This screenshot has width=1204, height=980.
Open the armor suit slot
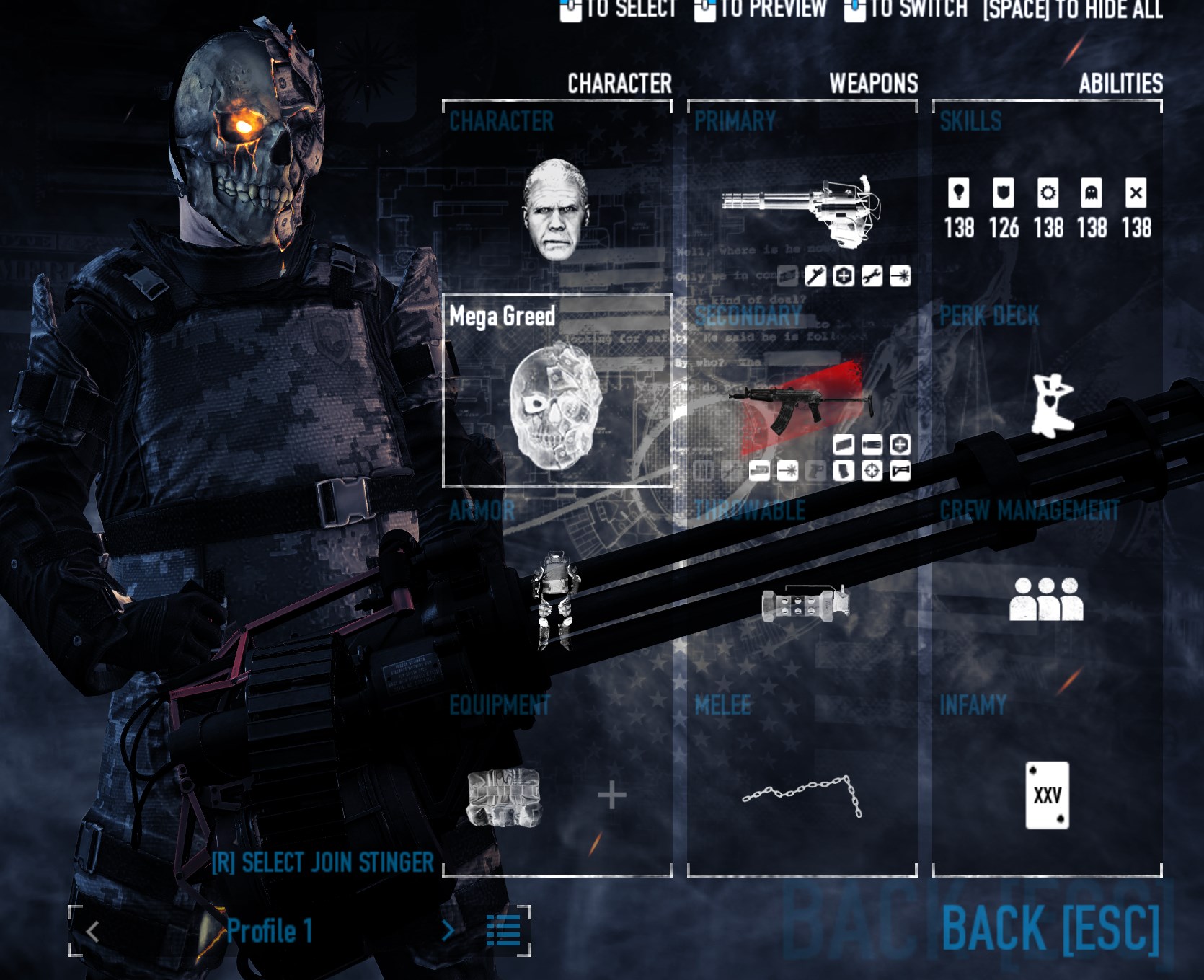pos(555,600)
